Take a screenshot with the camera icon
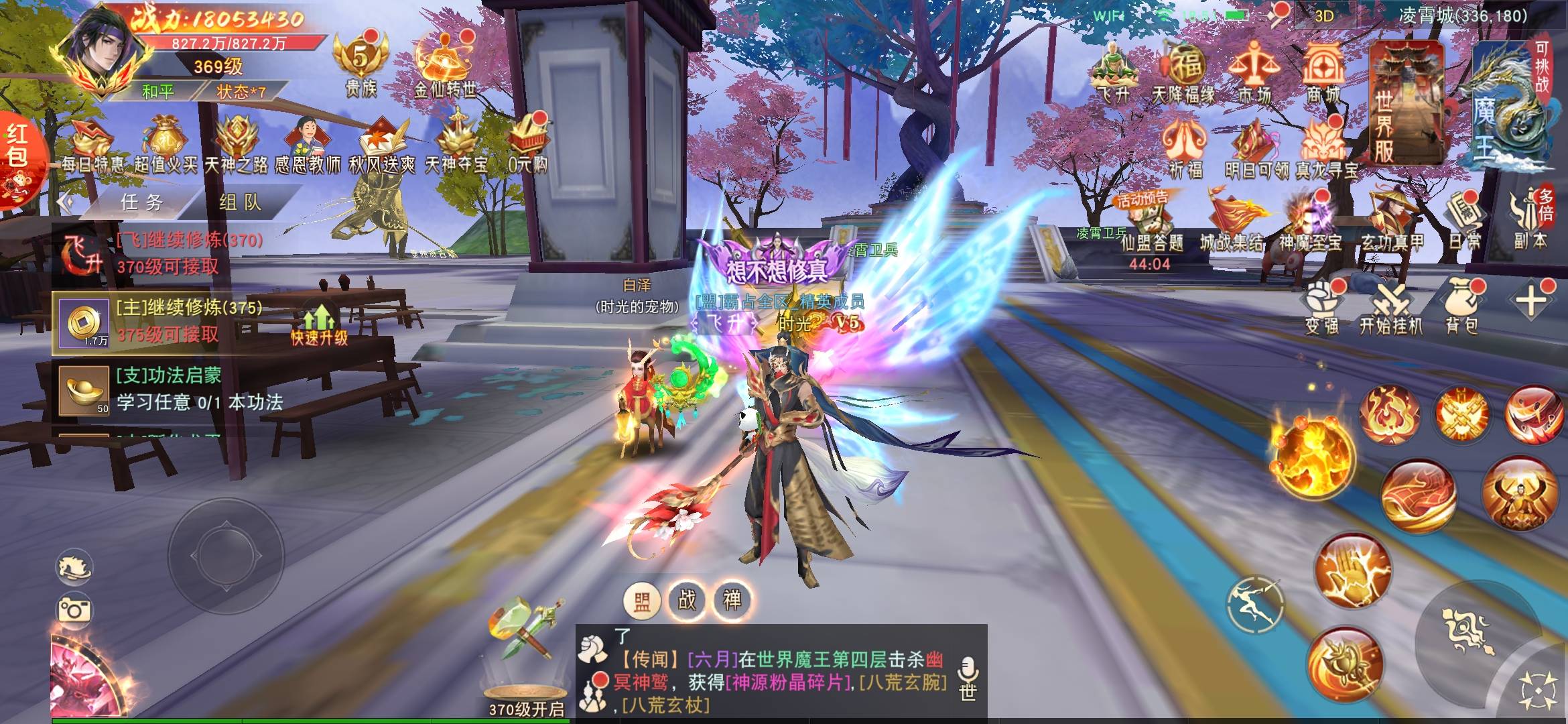 point(75,610)
